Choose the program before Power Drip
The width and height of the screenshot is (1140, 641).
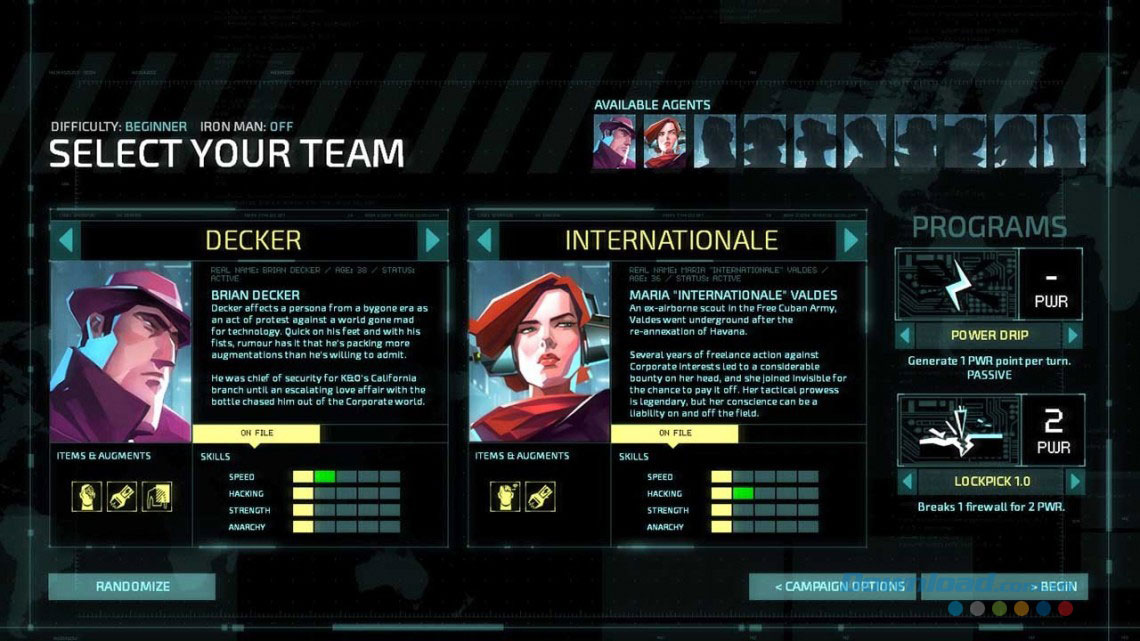click(x=905, y=335)
